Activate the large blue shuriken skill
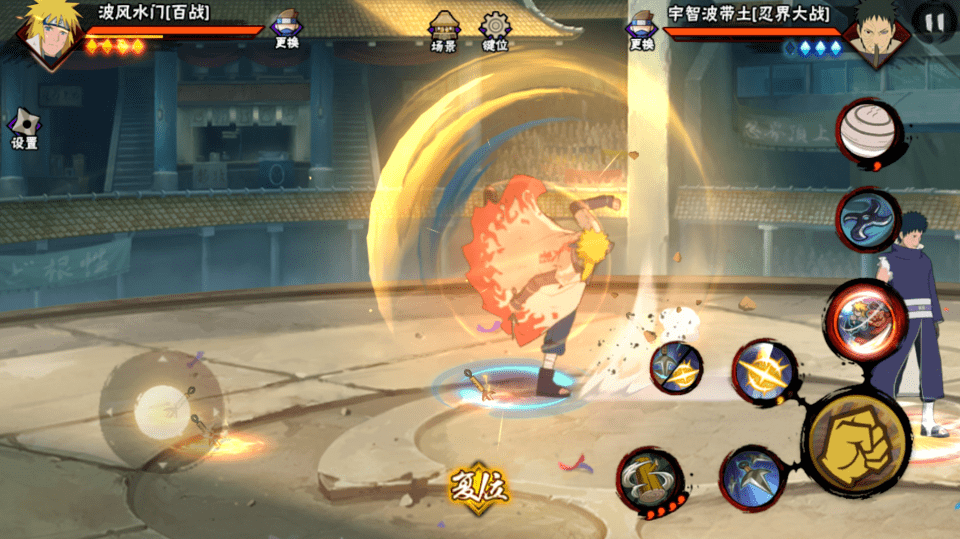This screenshot has width=960, height=539. 868,219
